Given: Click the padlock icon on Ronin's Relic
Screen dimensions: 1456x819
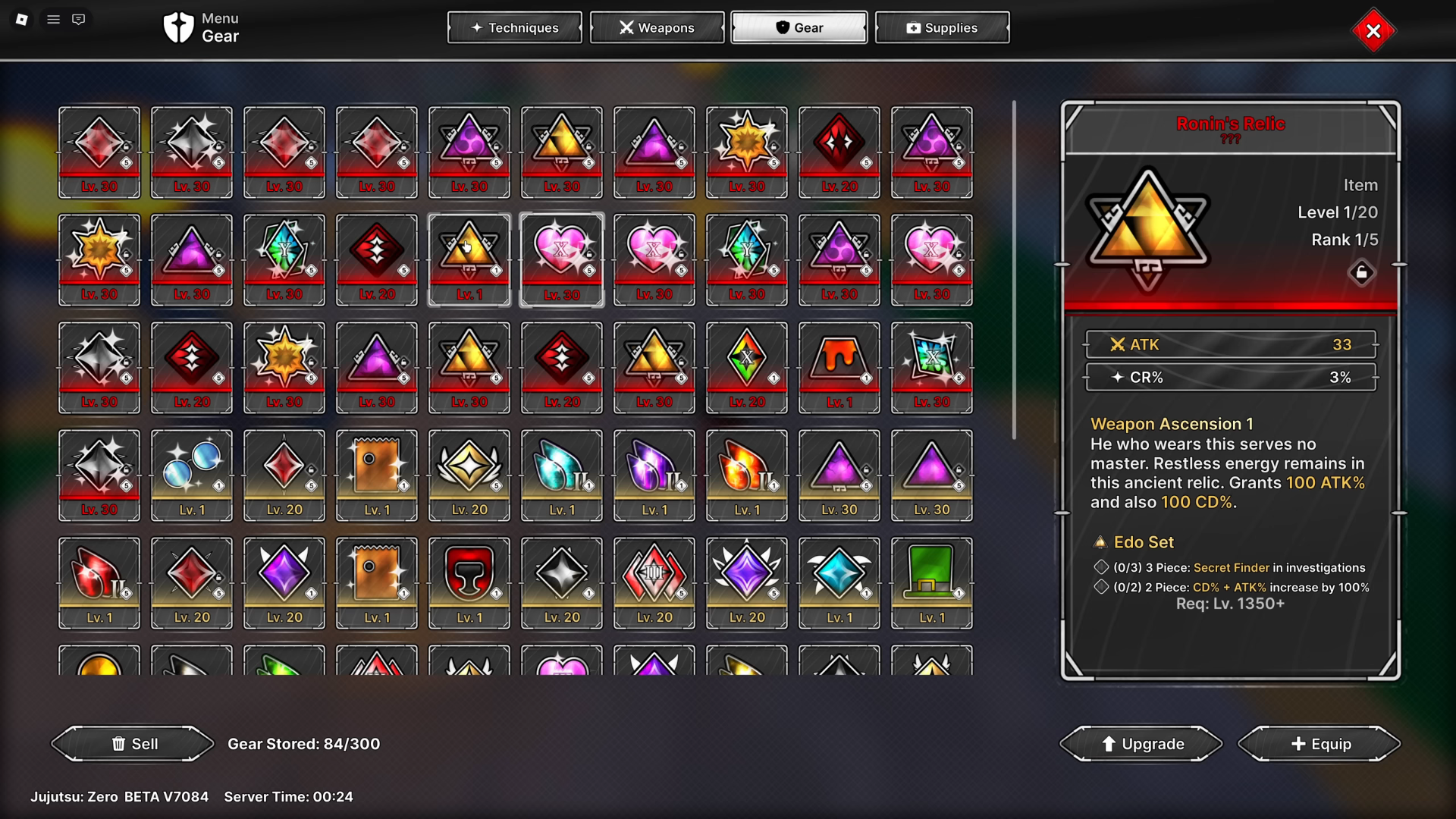Looking at the screenshot, I should coord(1362,274).
